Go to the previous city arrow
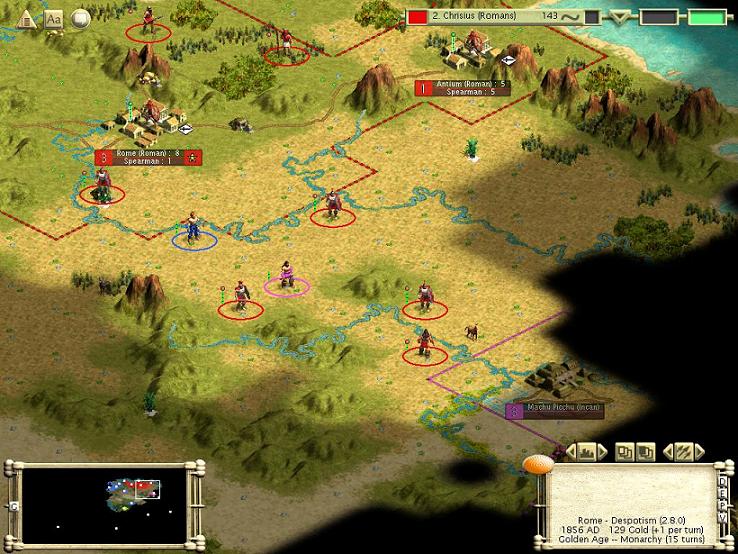Image resolution: width=738 pixels, height=554 pixels. click(x=573, y=452)
